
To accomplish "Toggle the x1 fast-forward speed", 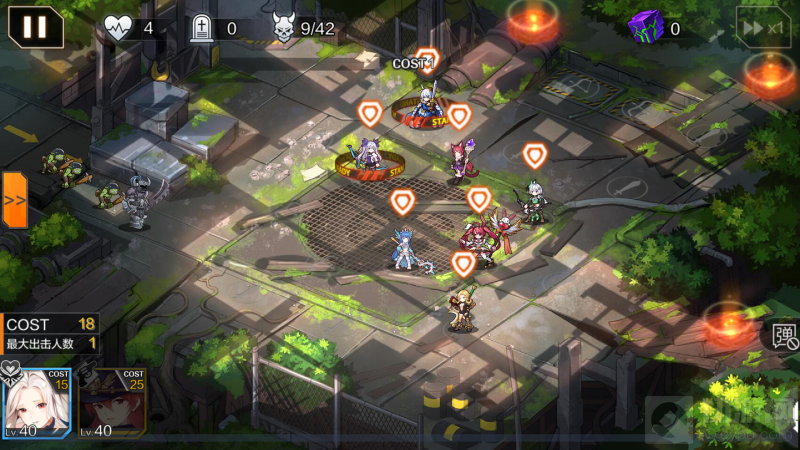I will [764, 27].
